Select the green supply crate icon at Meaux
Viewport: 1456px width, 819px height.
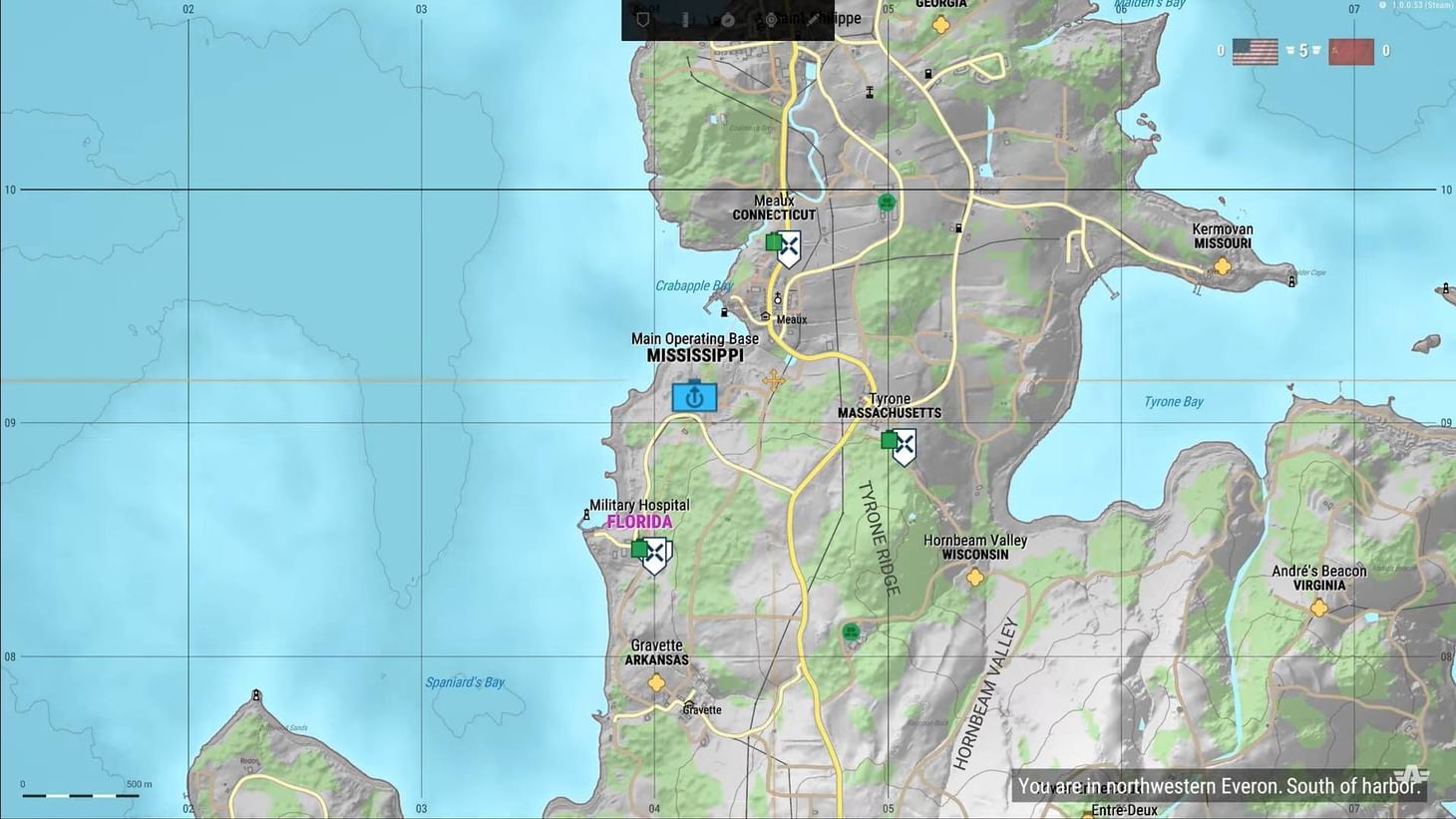773,241
